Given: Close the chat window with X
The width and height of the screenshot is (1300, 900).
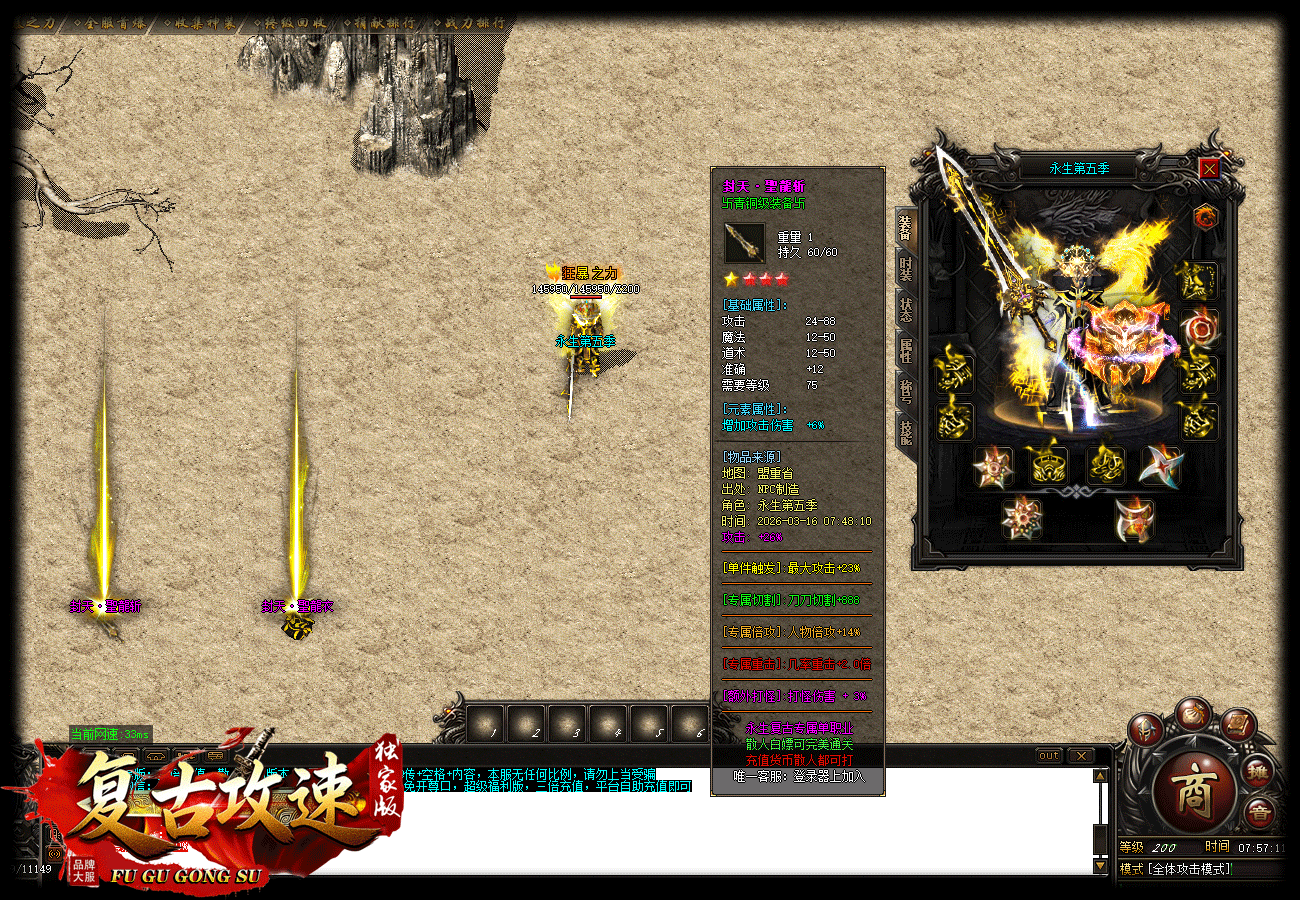Looking at the screenshot, I should coord(1081,755).
